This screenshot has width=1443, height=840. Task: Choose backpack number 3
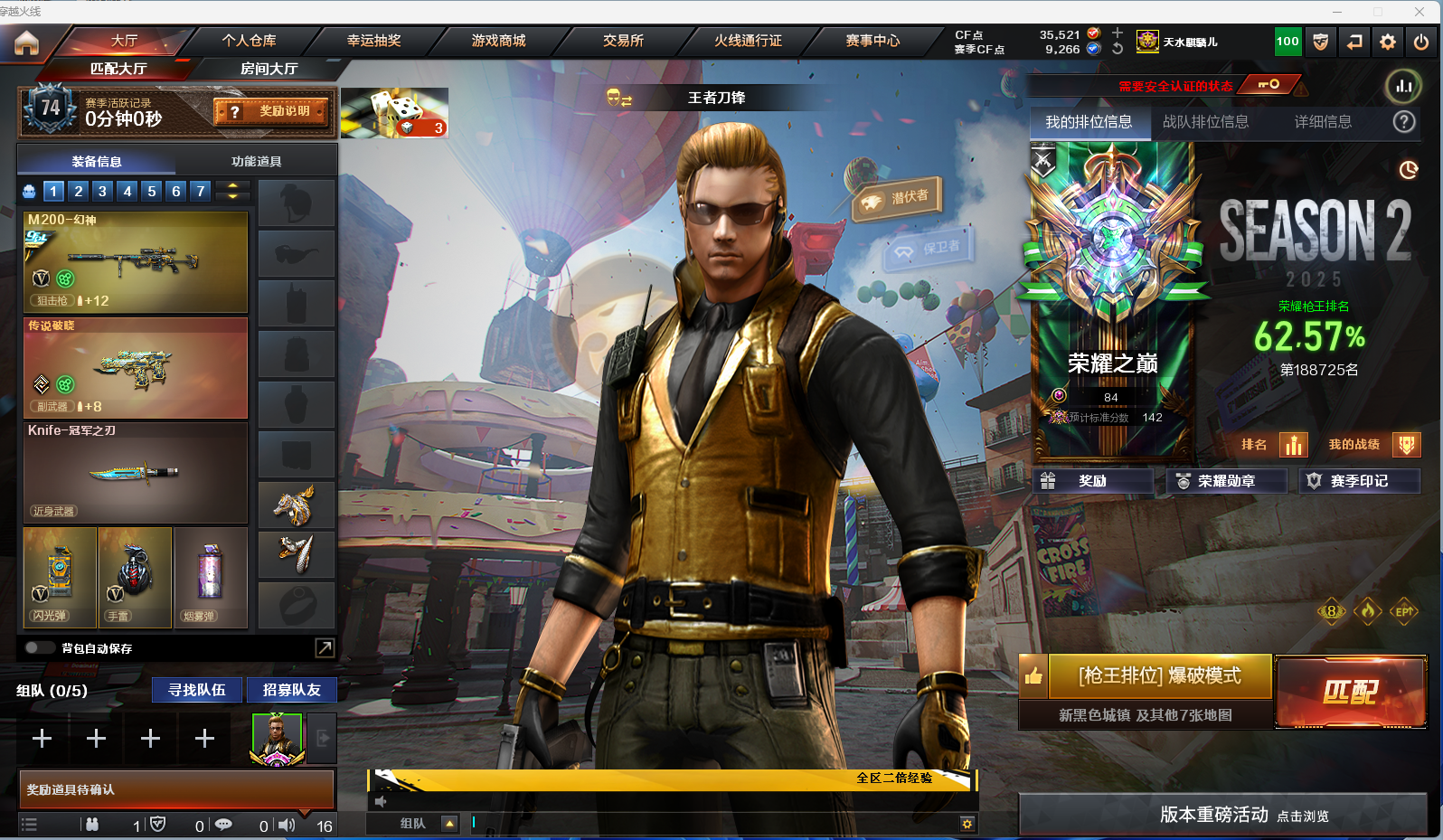click(102, 191)
